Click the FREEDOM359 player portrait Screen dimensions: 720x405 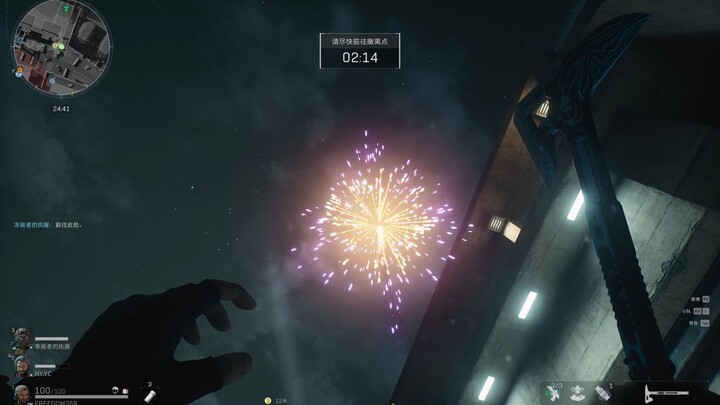pyautogui.click(x=22, y=391)
